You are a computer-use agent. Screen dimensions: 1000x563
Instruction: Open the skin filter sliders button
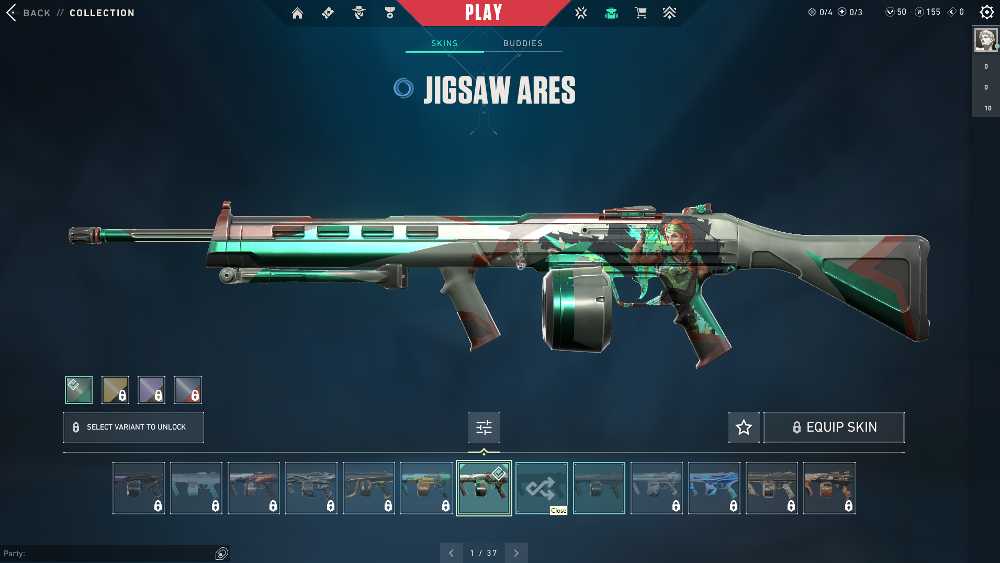484,428
